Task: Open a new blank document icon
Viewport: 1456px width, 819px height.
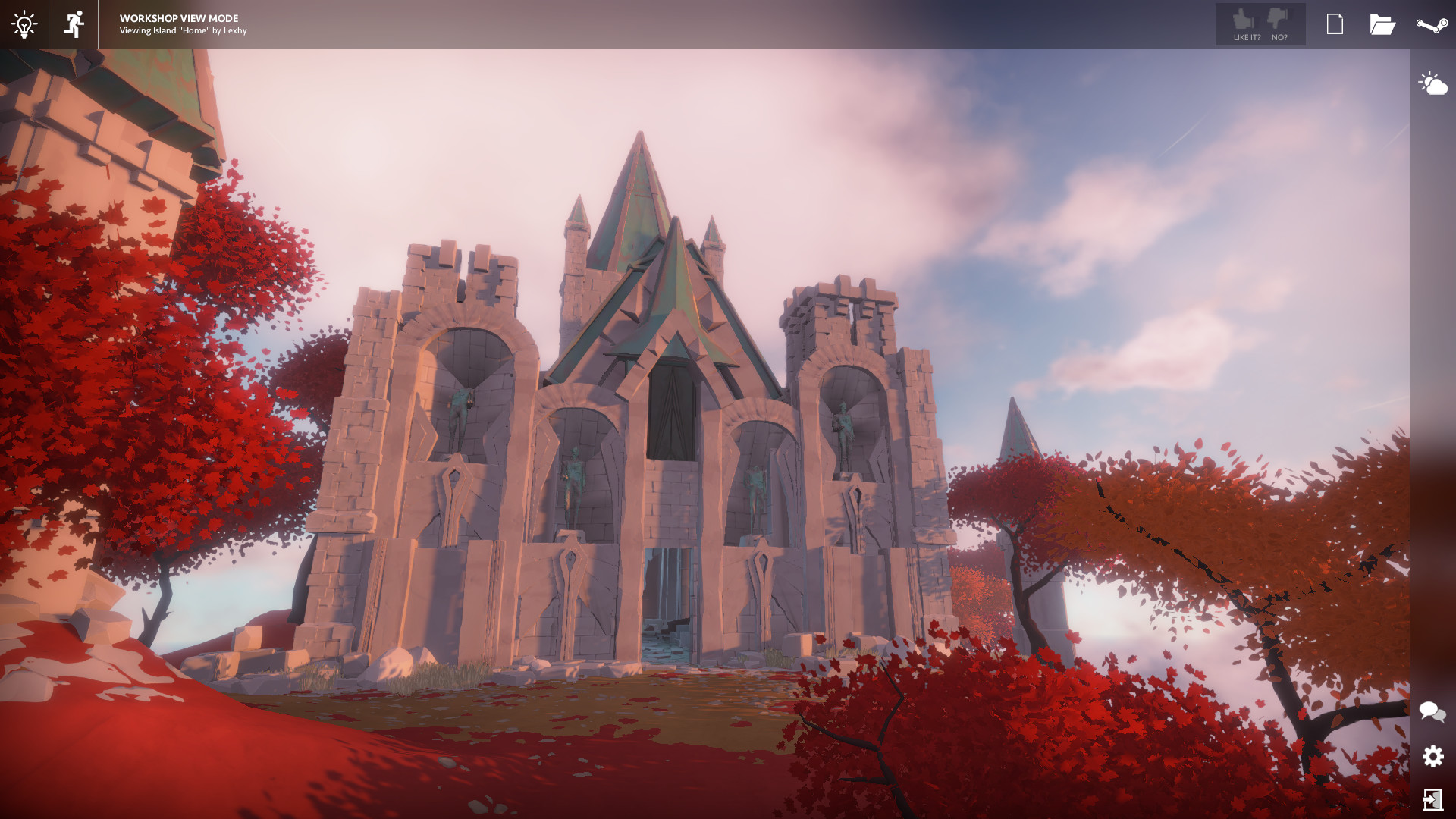Action: coord(1335,24)
